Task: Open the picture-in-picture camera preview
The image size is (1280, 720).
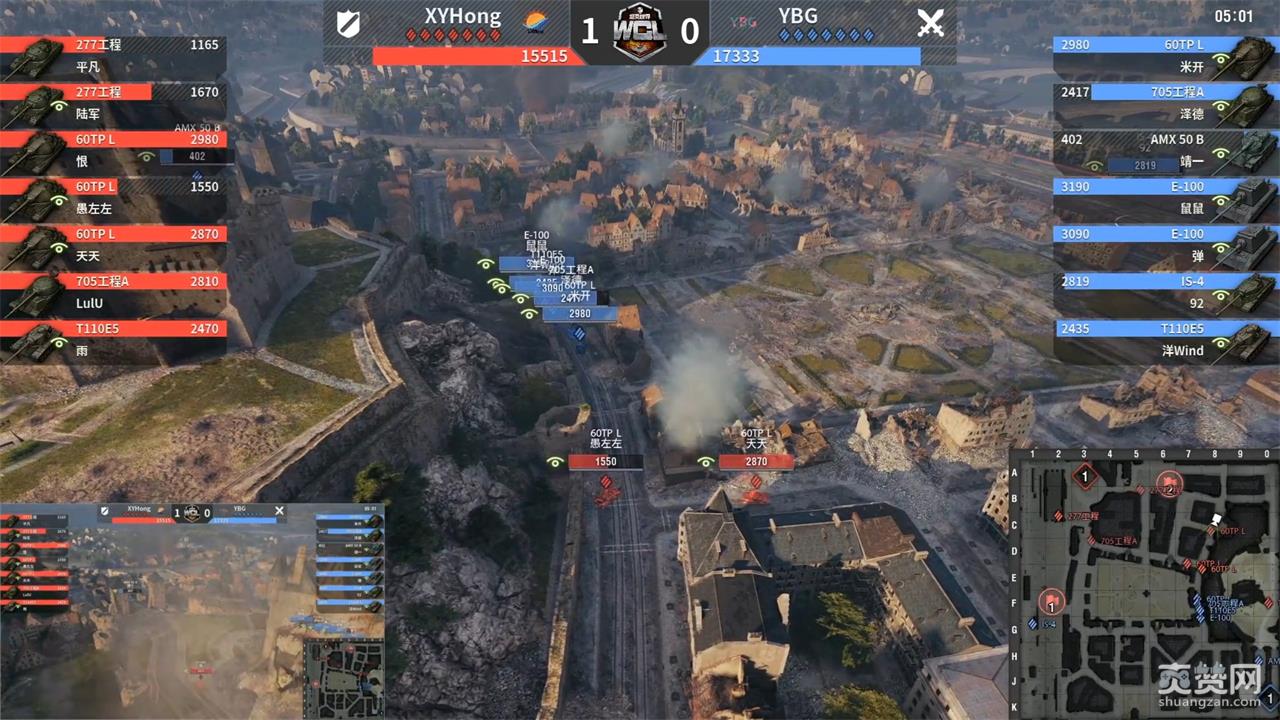Action: 192,610
